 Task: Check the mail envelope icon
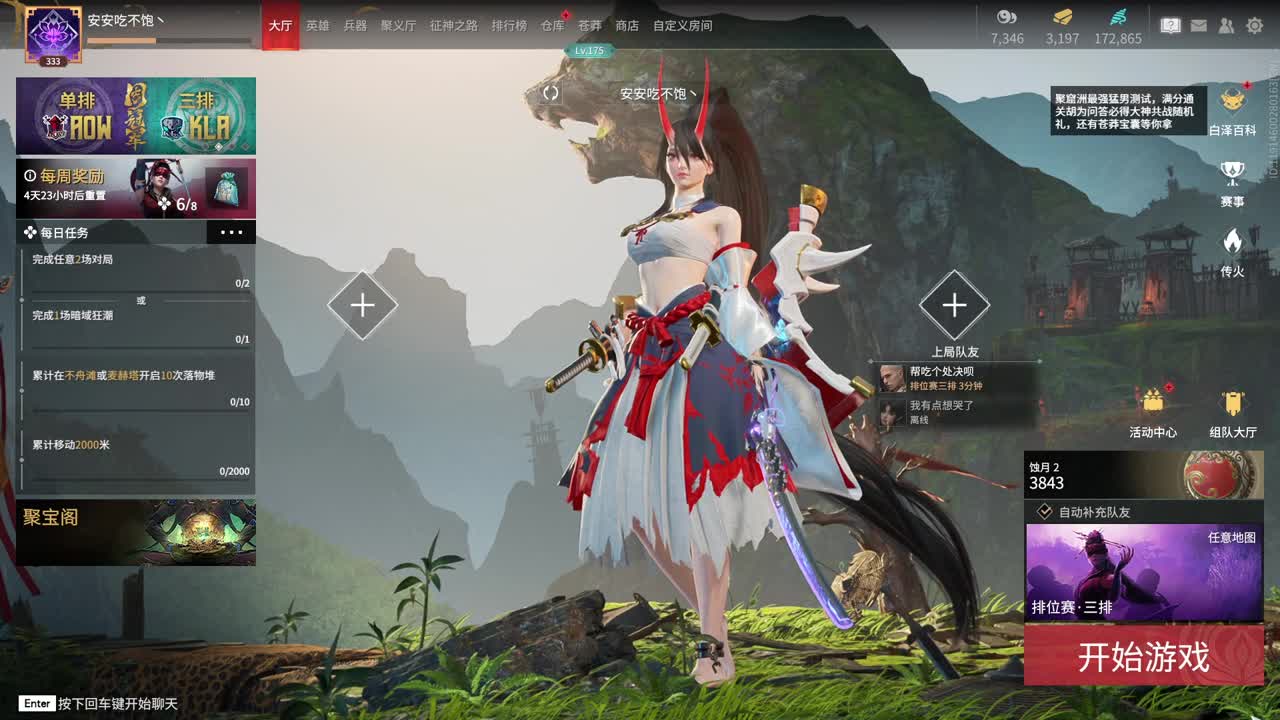click(1199, 26)
